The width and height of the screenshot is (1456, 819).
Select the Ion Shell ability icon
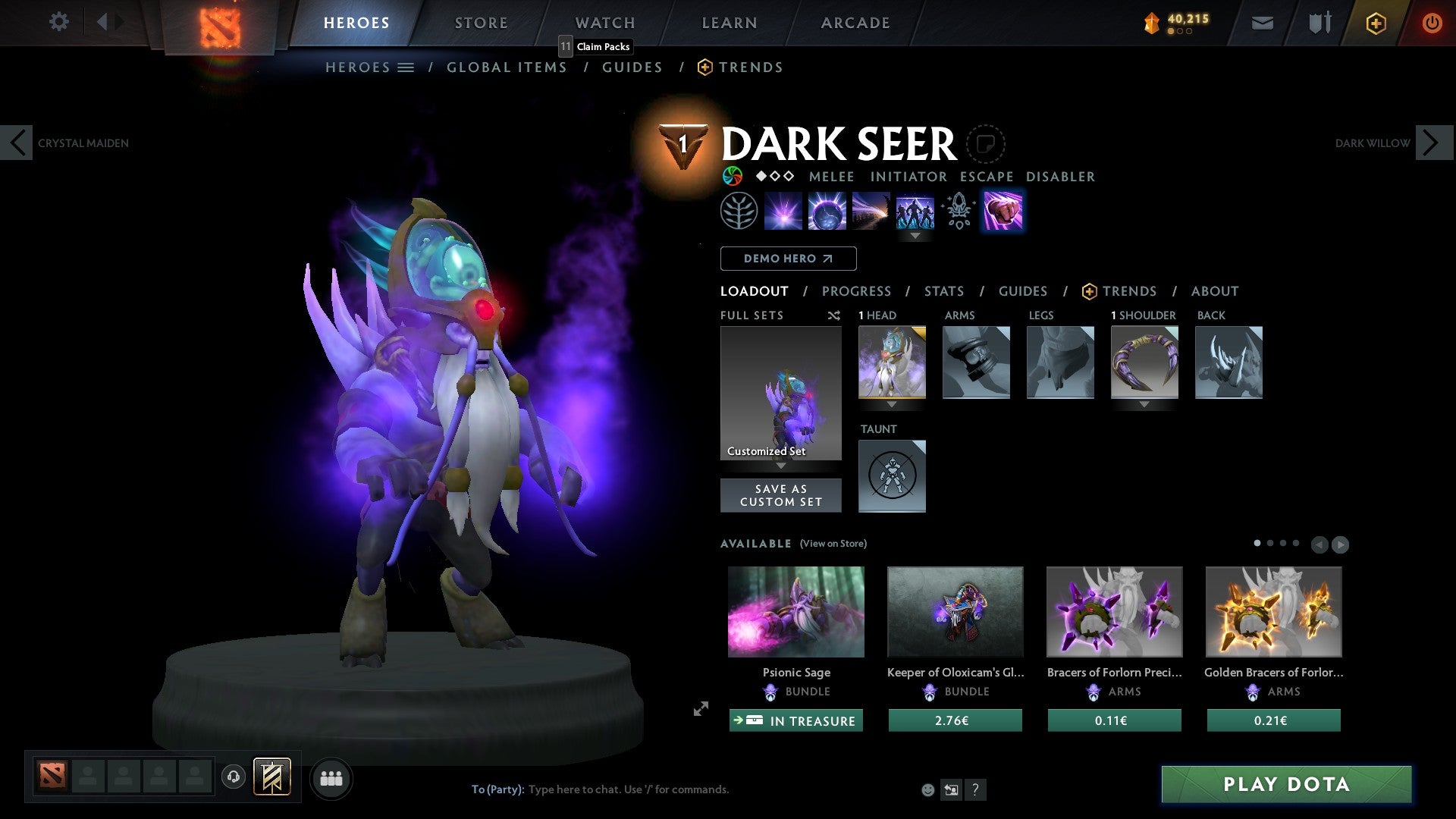(x=827, y=211)
